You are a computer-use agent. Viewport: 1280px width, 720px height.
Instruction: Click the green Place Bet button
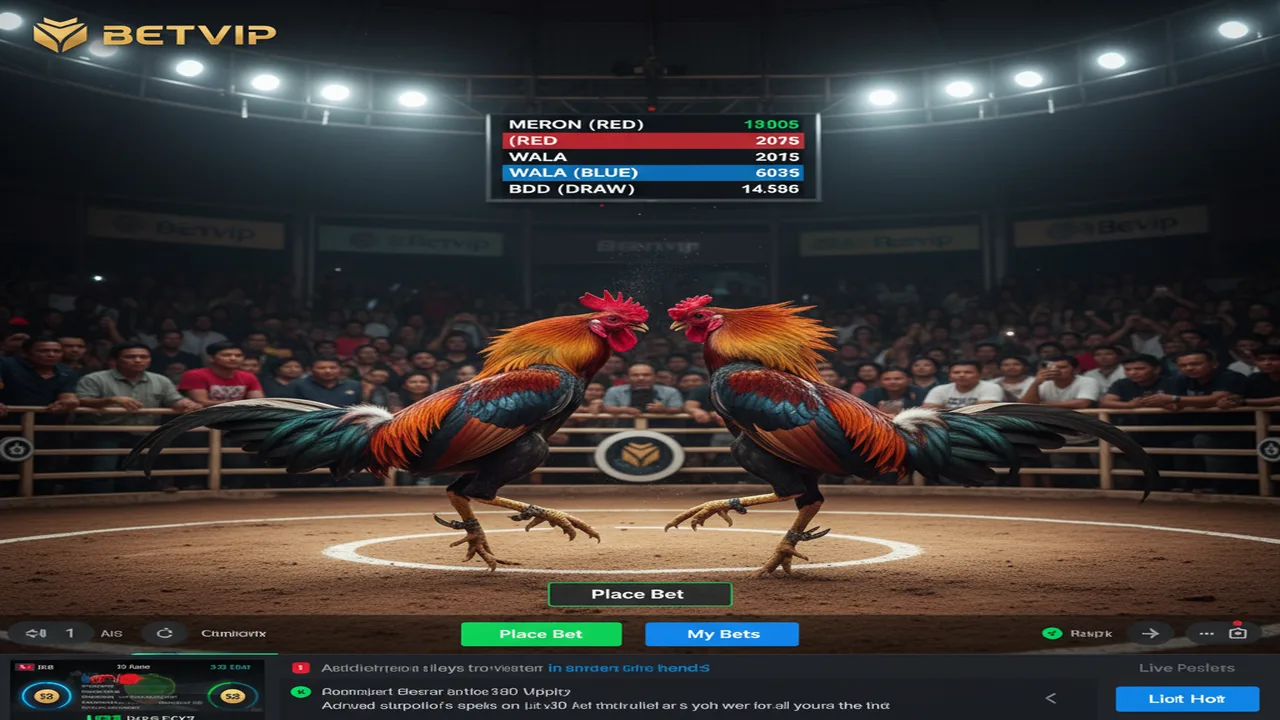pyautogui.click(x=541, y=634)
